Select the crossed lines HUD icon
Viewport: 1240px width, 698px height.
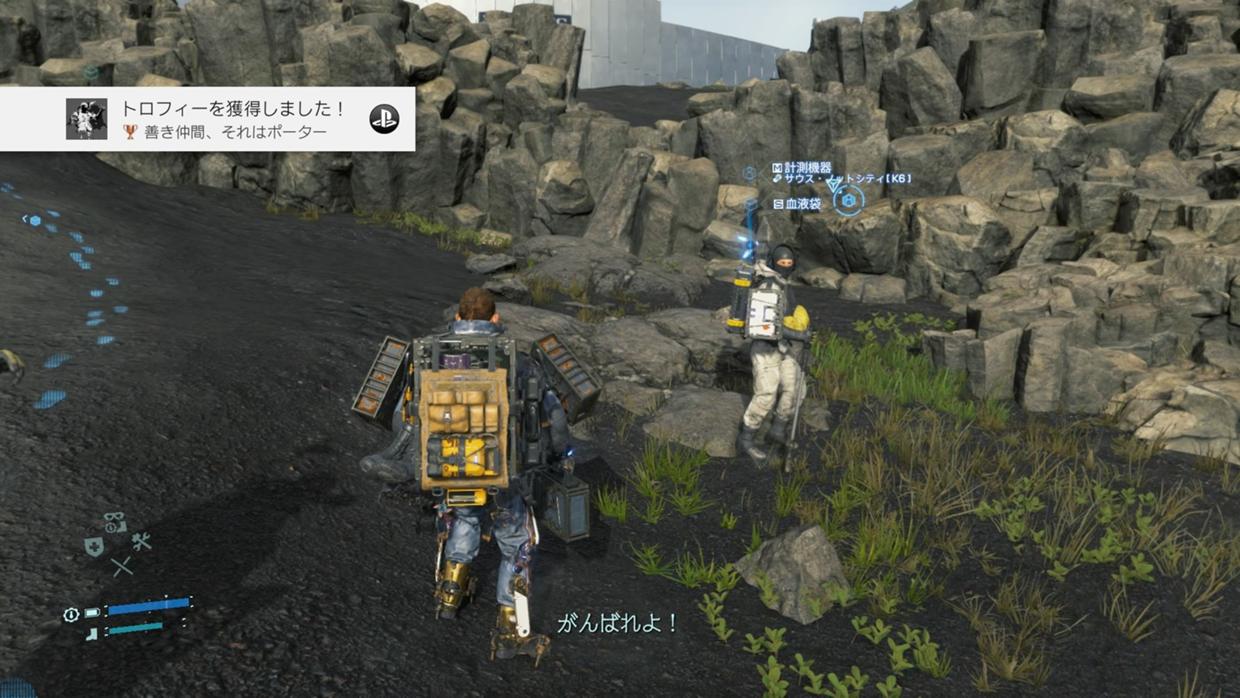tap(122, 567)
